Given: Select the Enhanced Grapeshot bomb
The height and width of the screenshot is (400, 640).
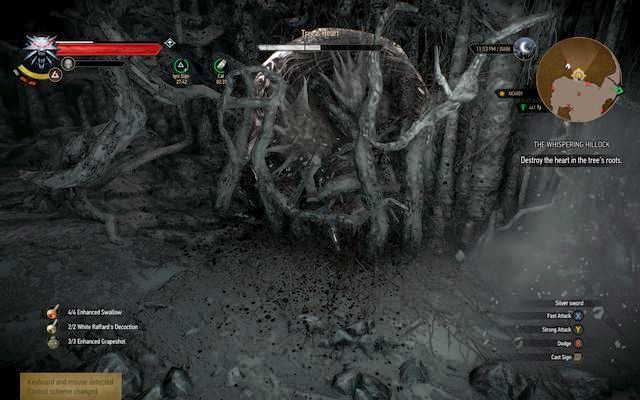Looking at the screenshot, I should coord(47,342).
